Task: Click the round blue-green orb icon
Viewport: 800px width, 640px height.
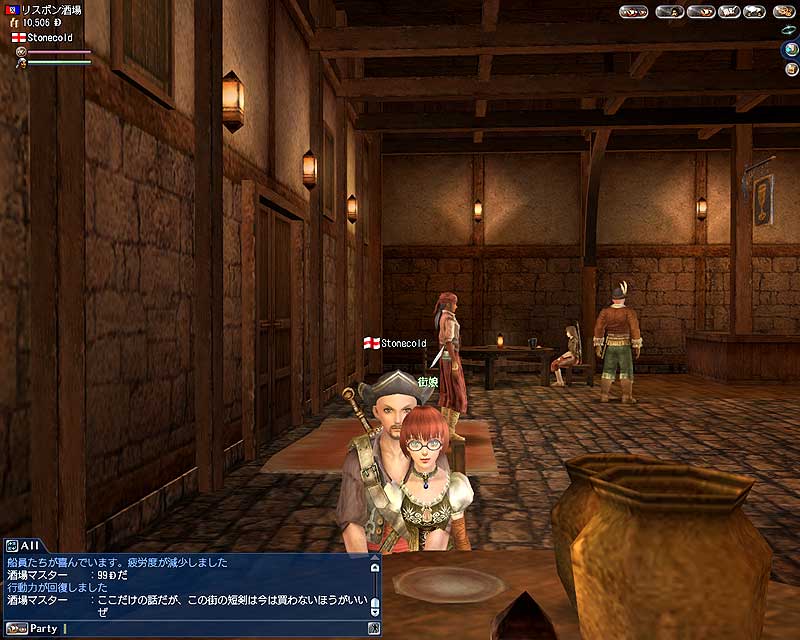Action: [x=790, y=50]
